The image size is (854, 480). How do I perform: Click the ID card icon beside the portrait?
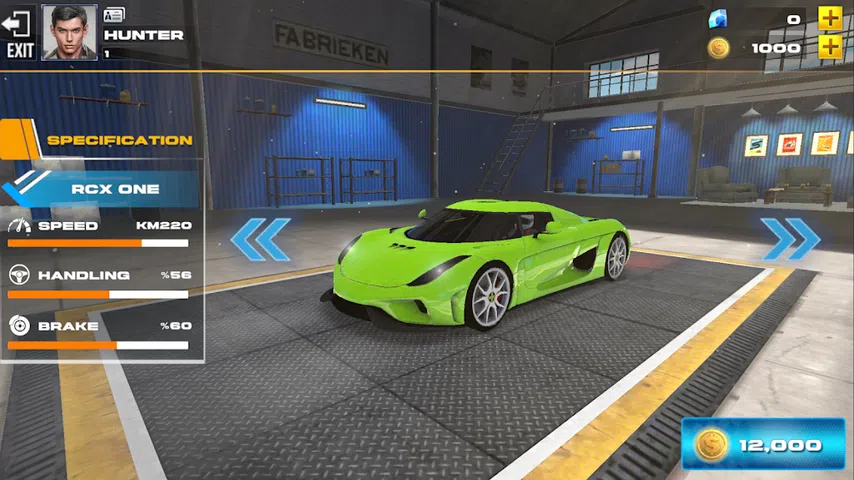click(x=114, y=15)
